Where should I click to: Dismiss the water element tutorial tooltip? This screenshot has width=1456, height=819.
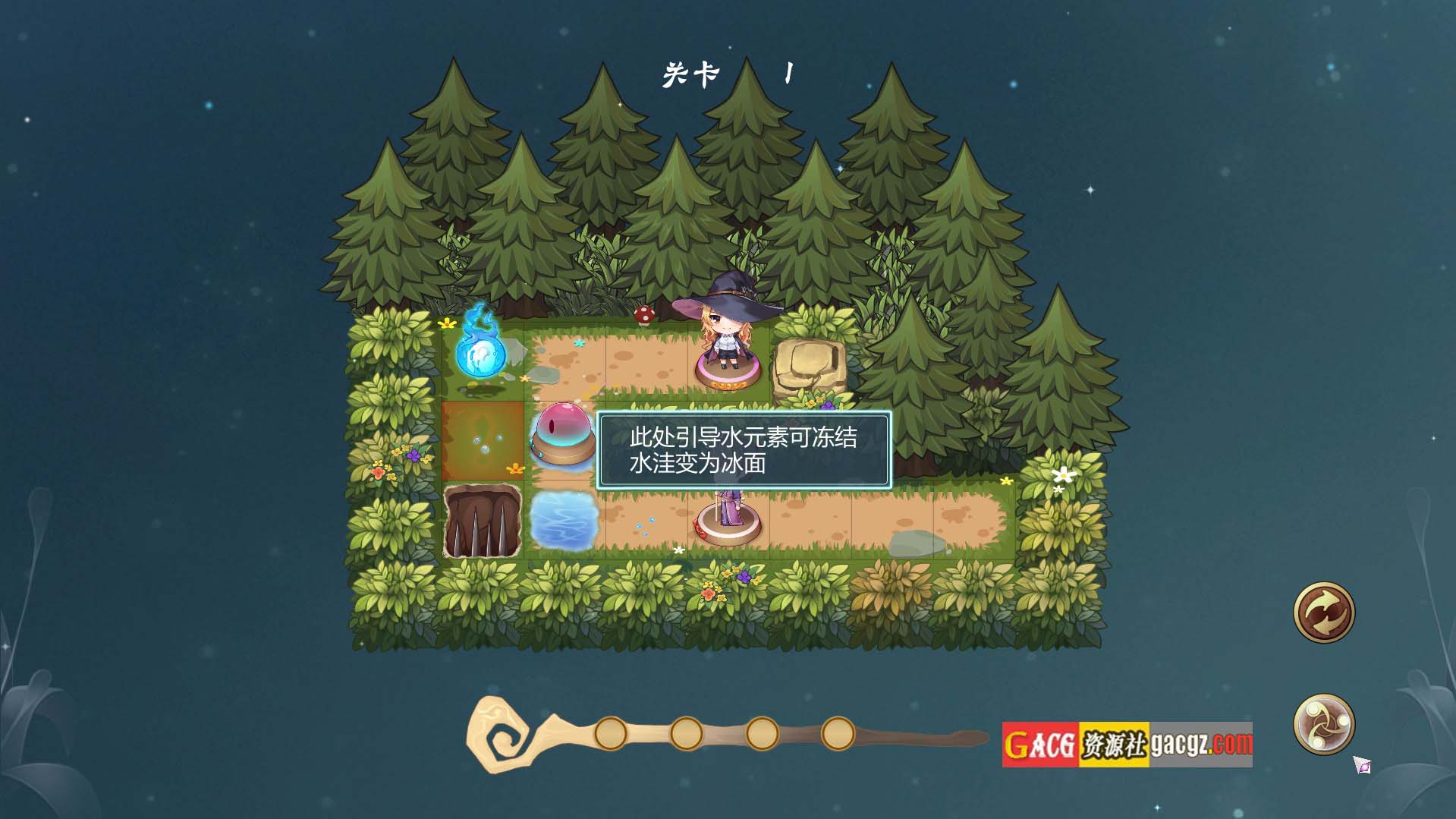coord(743,450)
